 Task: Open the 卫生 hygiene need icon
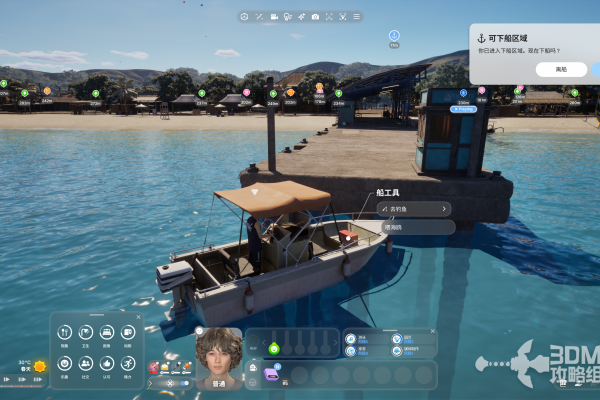pyautogui.click(x=86, y=332)
